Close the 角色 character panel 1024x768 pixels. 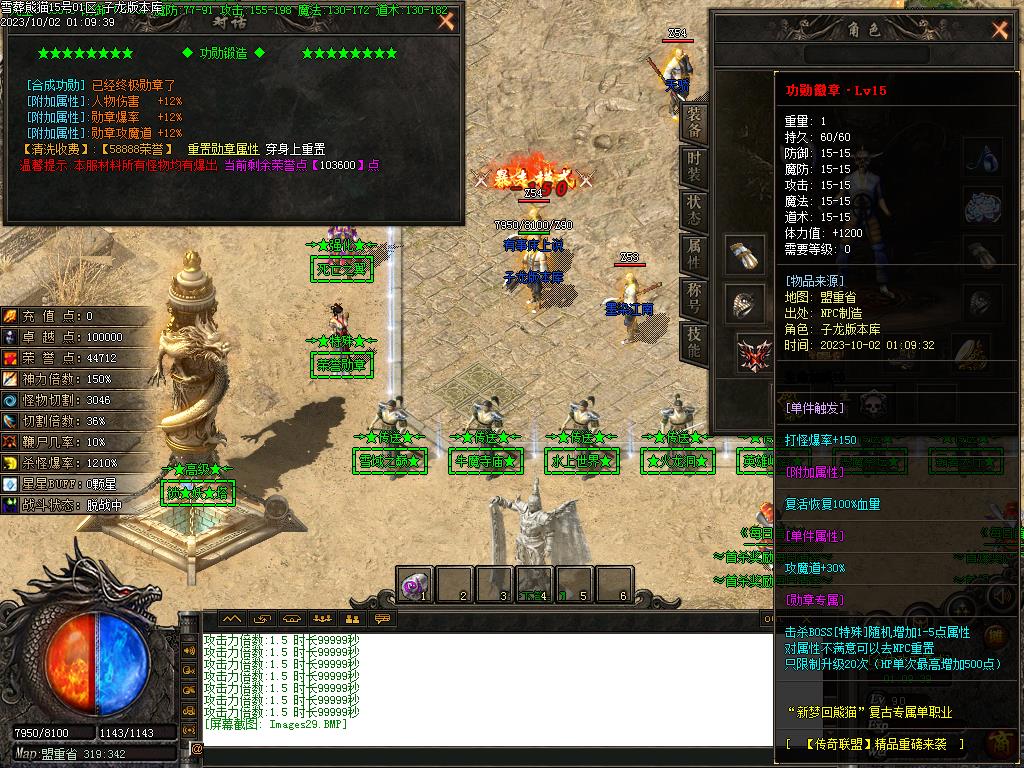999,29
